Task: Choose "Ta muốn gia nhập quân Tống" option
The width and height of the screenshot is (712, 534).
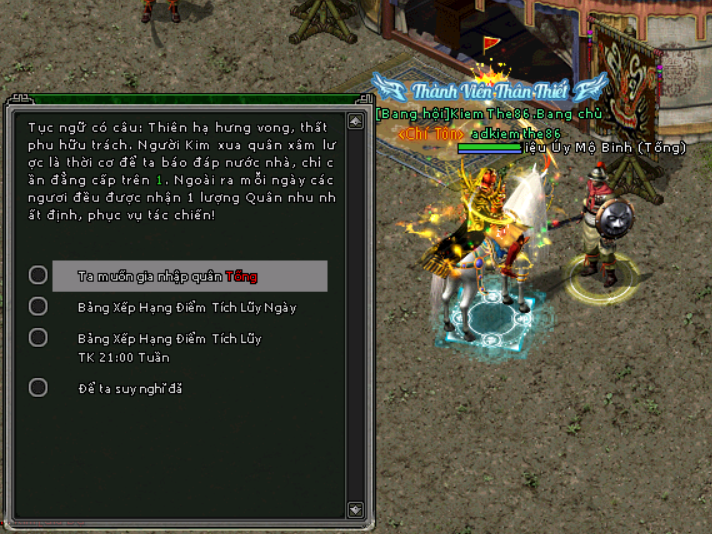Action: tap(168, 276)
